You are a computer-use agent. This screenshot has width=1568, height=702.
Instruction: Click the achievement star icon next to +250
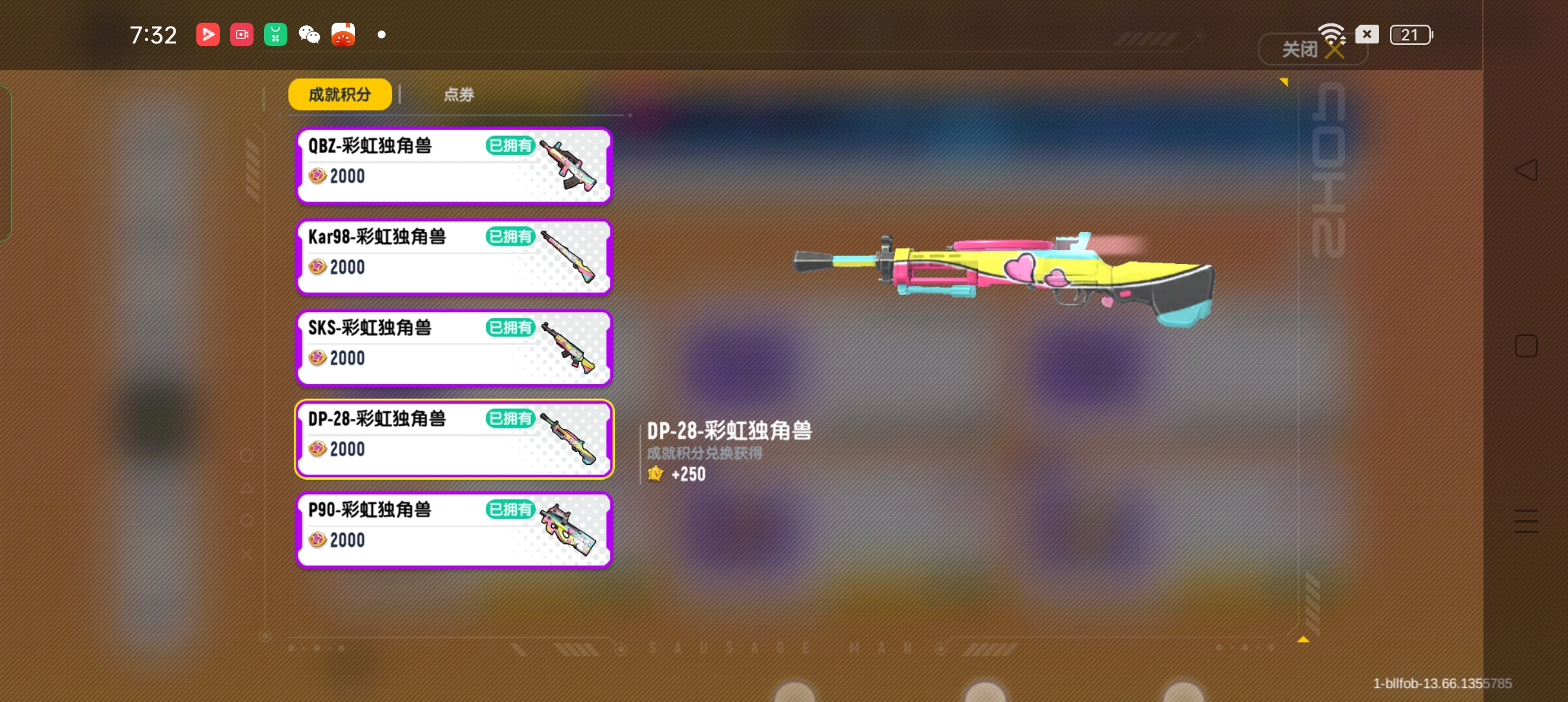point(655,474)
